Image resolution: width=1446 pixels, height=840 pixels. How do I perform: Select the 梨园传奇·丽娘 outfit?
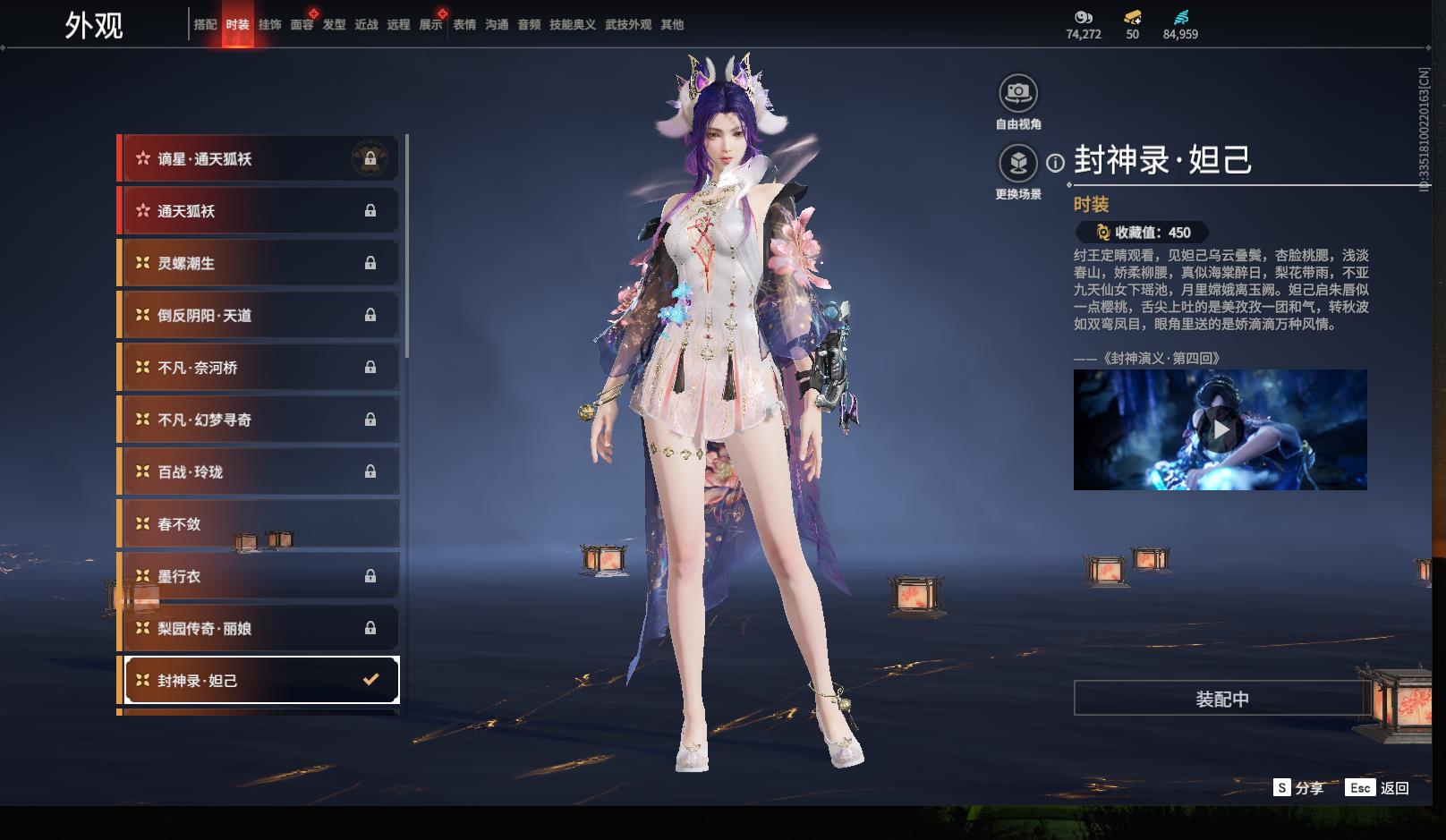click(259, 628)
